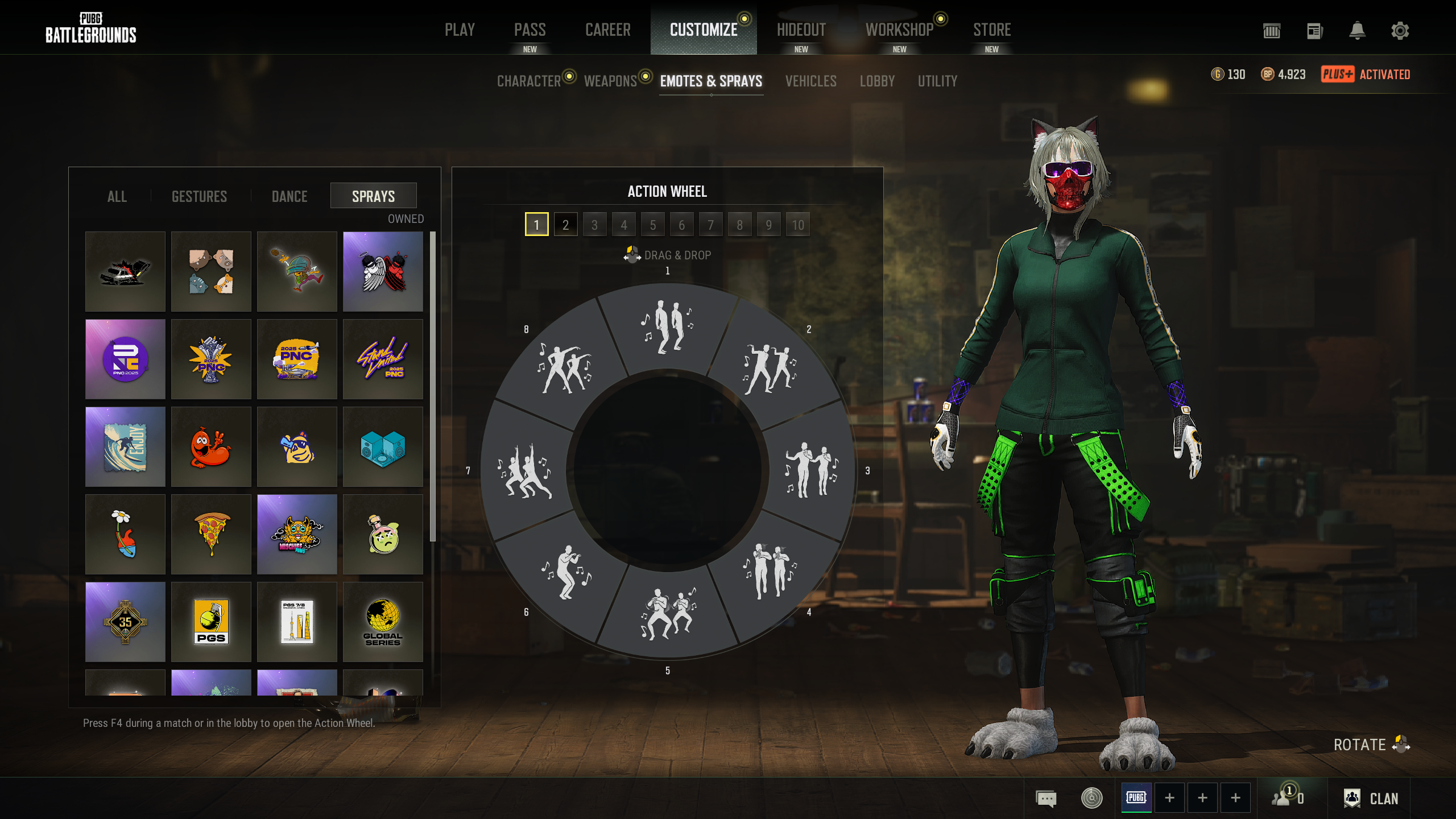Open the Utility customization tab
Image resolution: width=1456 pixels, height=819 pixels.
pyautogui.click(x=937, y=81)
